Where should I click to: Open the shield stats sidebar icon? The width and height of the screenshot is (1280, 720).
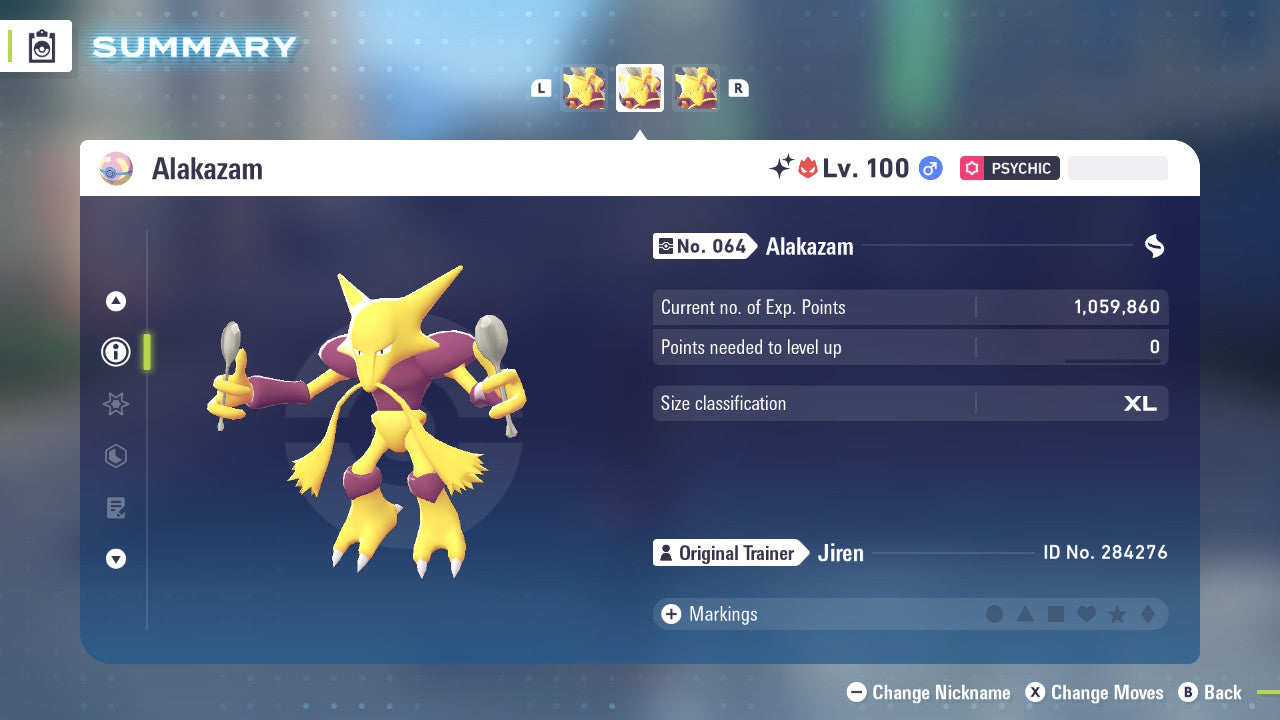click(x=115, y=456)
